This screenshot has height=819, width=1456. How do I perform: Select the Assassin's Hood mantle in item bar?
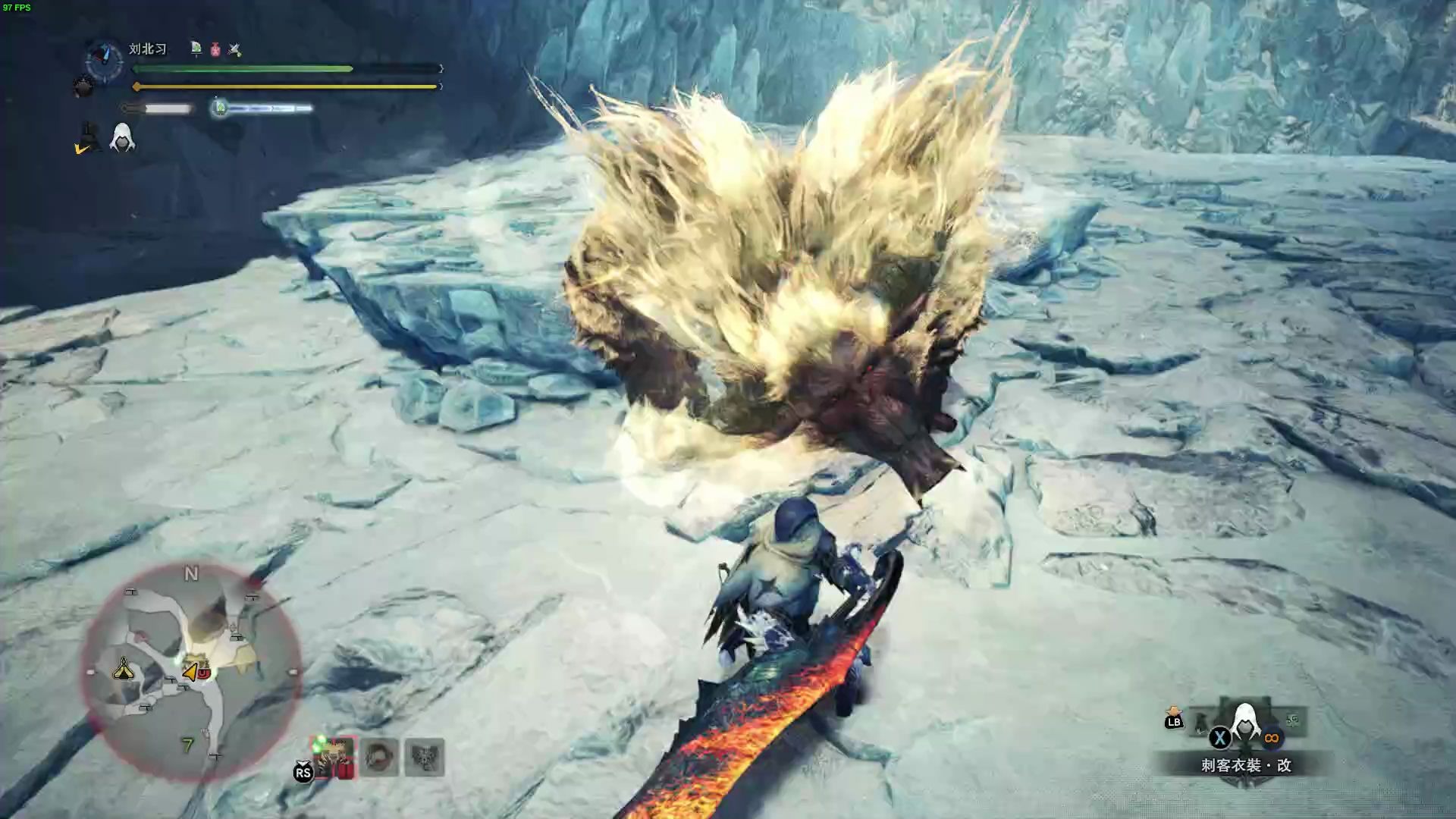pyautogui.click(x=1244, y=723)
